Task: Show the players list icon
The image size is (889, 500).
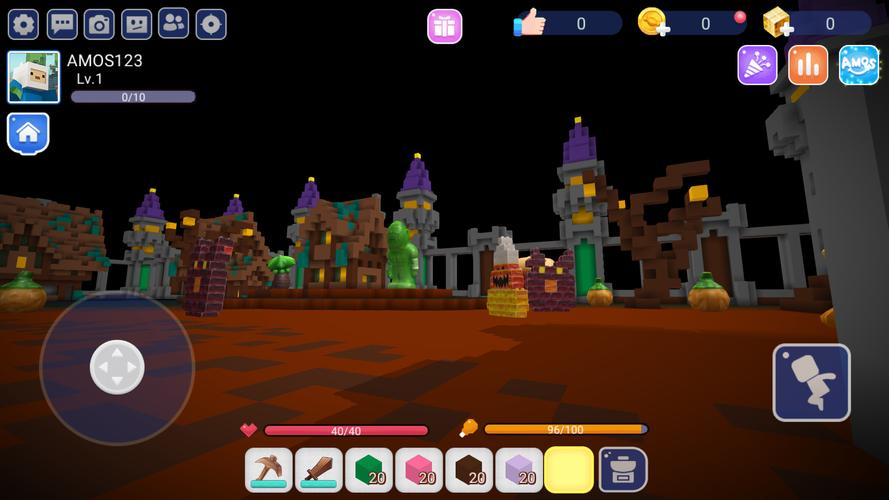Action: pos(174,24)
